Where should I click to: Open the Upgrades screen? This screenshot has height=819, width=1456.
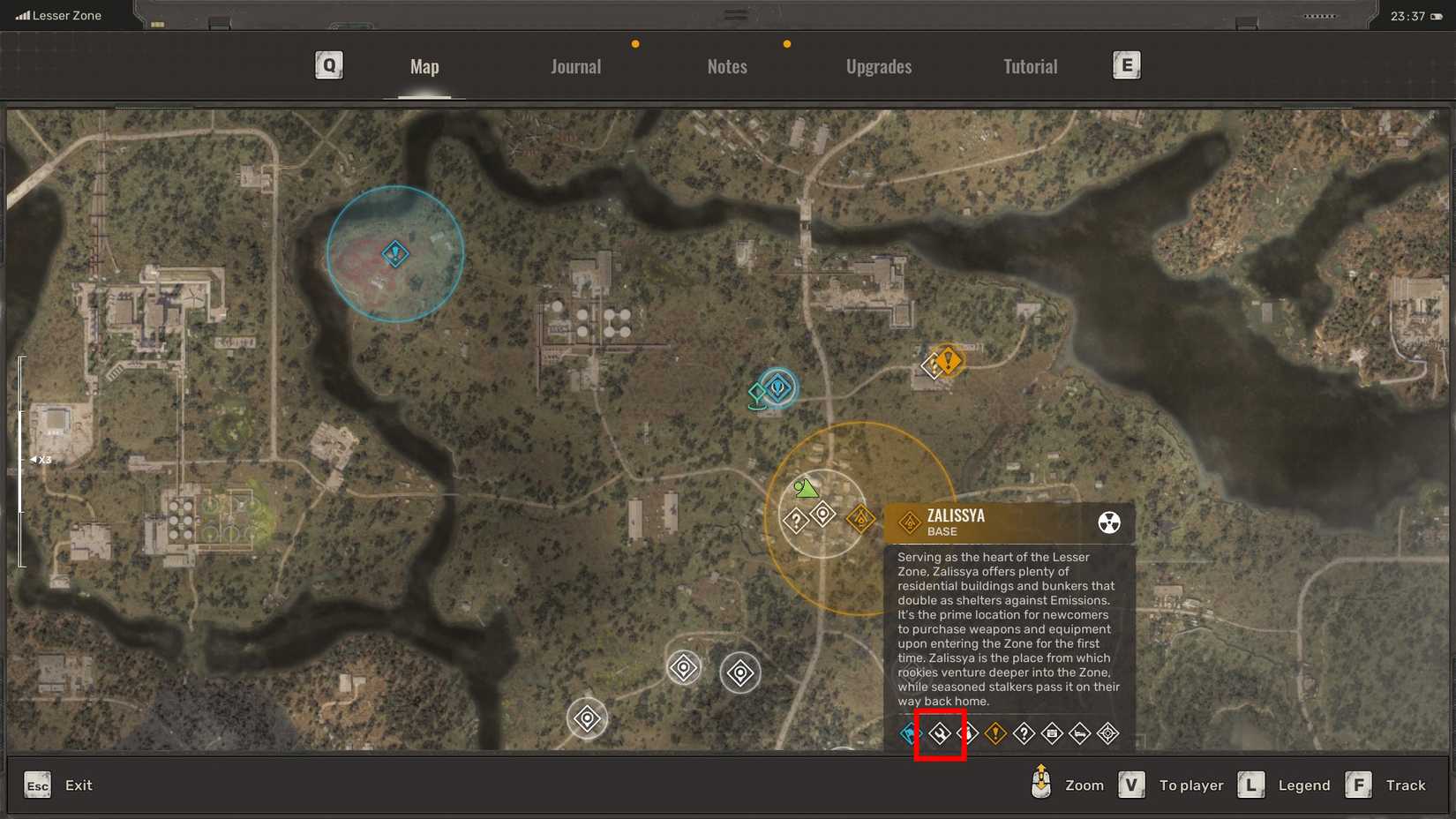[x=878, y=66]
